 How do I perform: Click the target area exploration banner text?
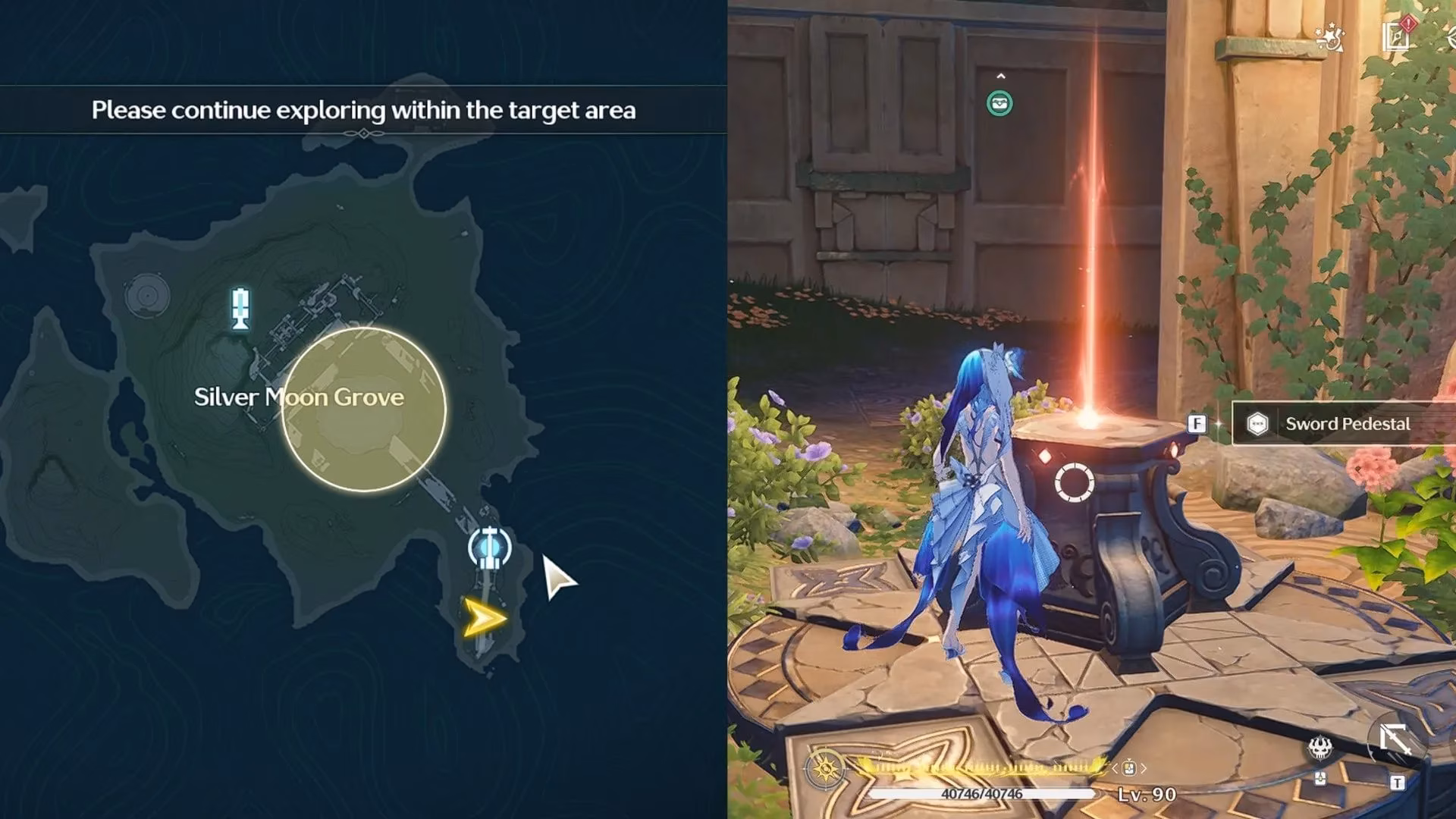(x=366, y=110)
